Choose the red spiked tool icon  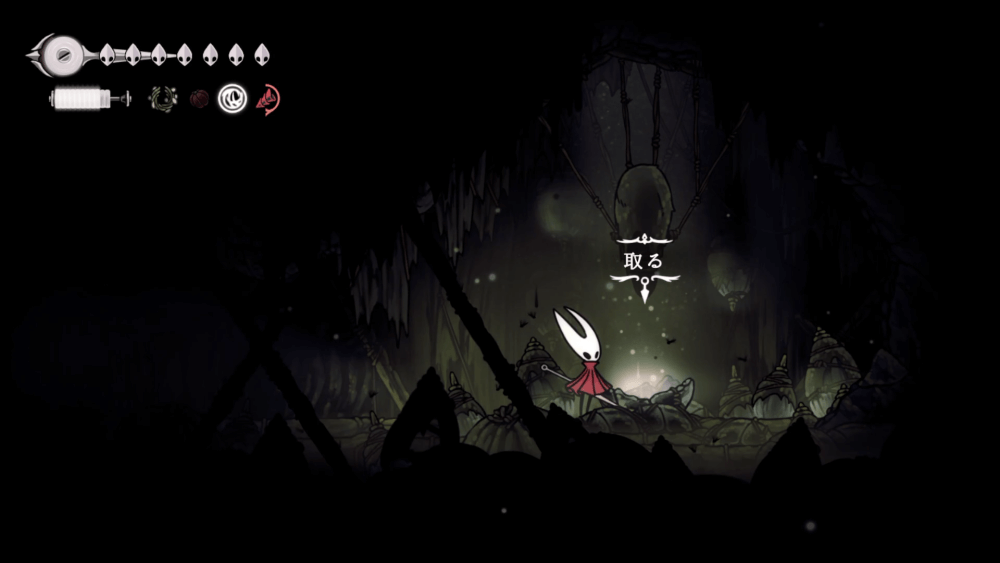tap(268, 99)
